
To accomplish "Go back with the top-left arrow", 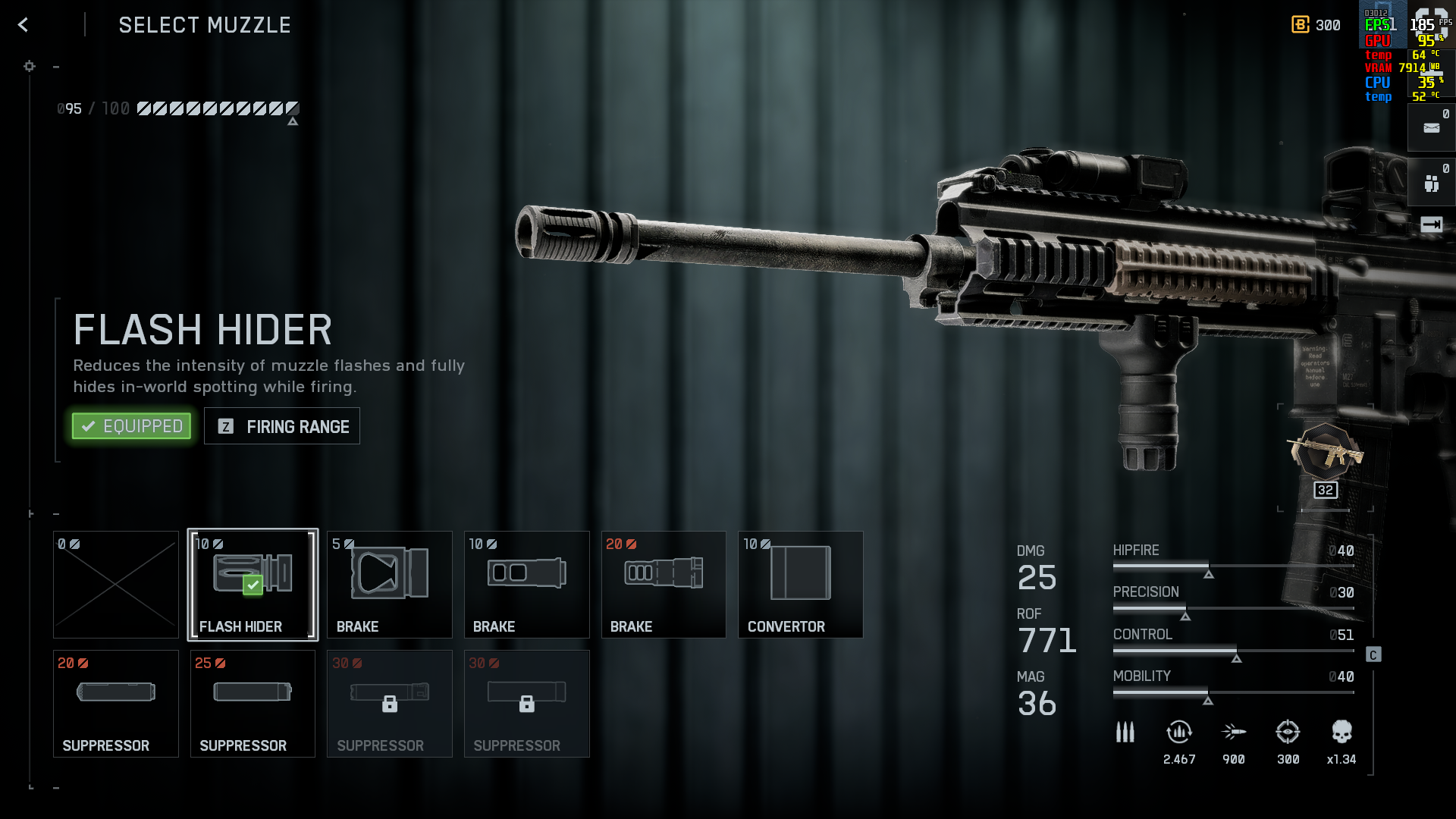I will pos(23,25).
